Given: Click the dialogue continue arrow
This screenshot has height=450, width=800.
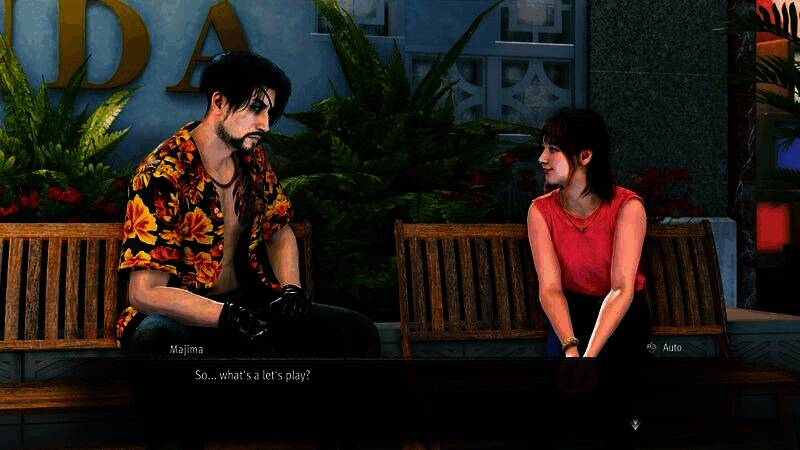Looking at the screenshot, I should pos(635,424).
